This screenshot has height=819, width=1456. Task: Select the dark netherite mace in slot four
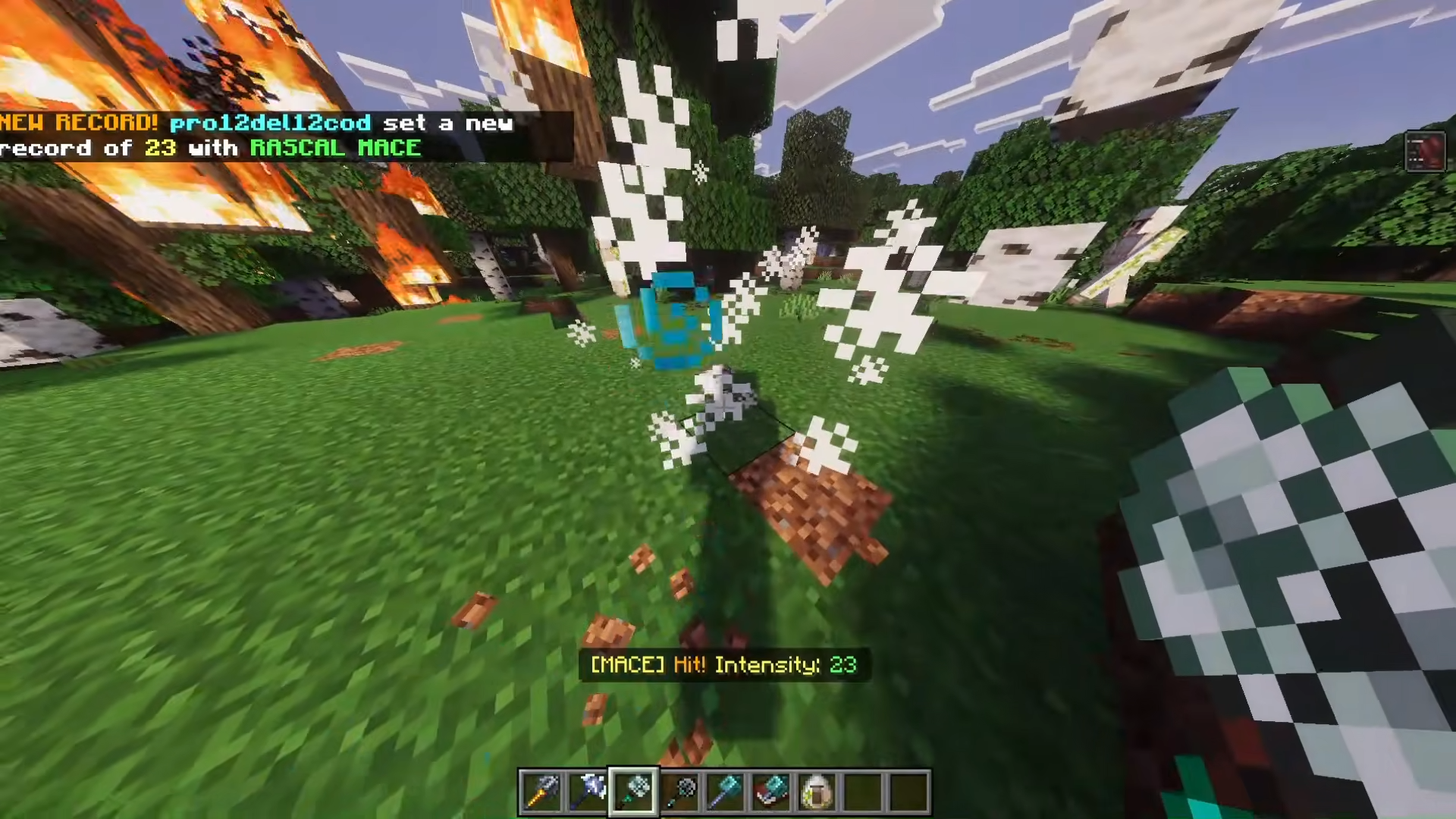679,790
